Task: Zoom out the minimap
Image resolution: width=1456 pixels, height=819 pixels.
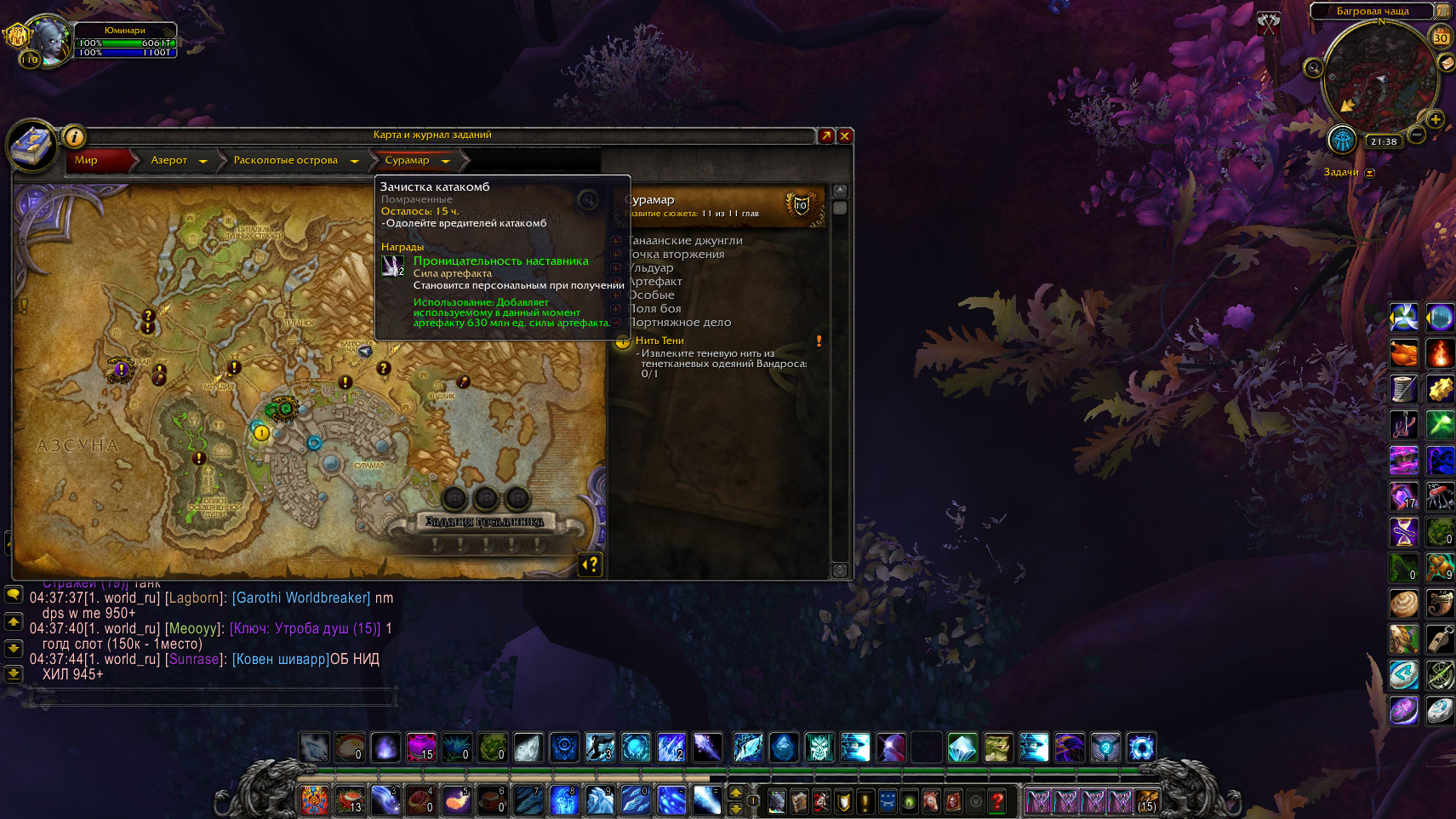Action: point(1417,135)
